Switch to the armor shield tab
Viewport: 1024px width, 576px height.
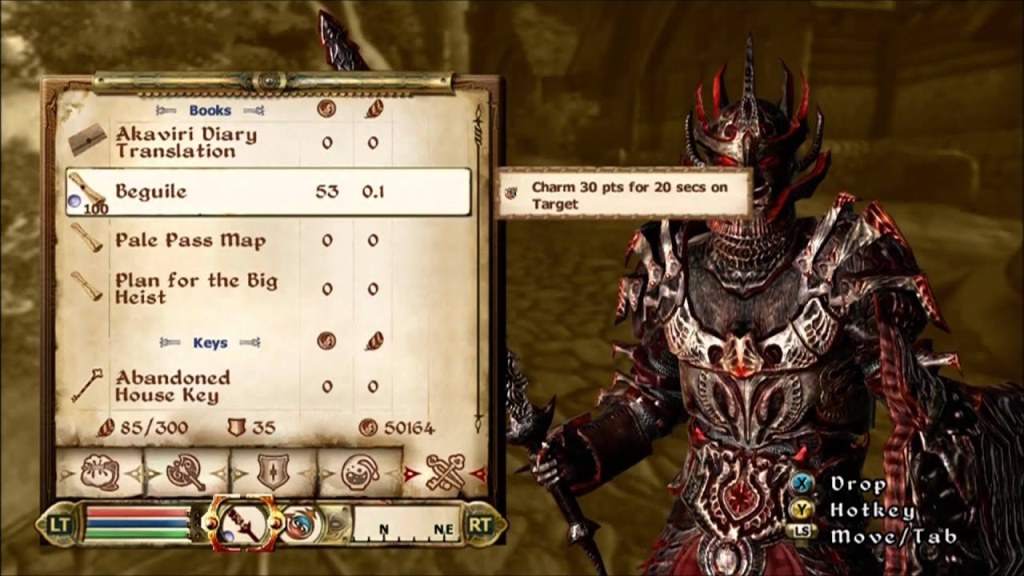[x=272, y=470]
